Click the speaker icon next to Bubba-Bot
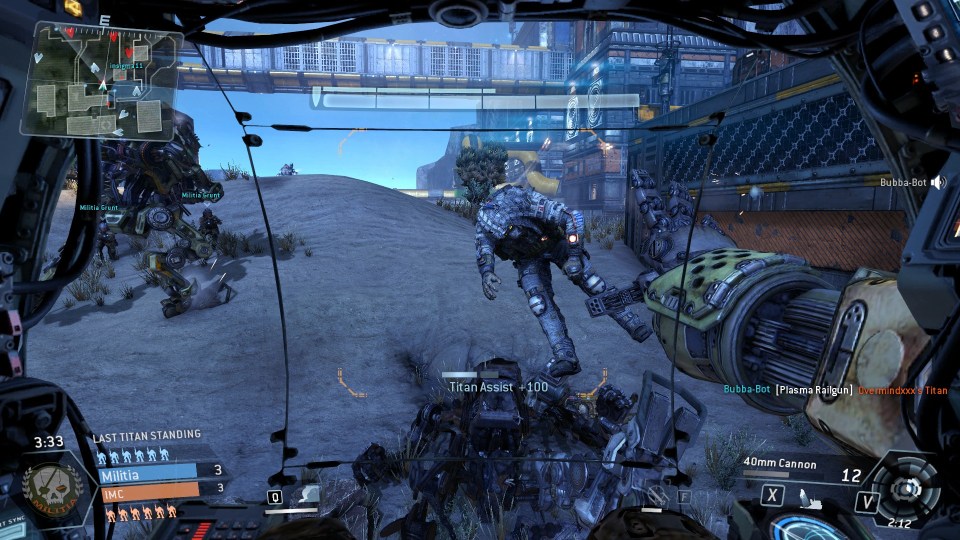The height and width of the screenshot is (540, 960). coord(938,183)
